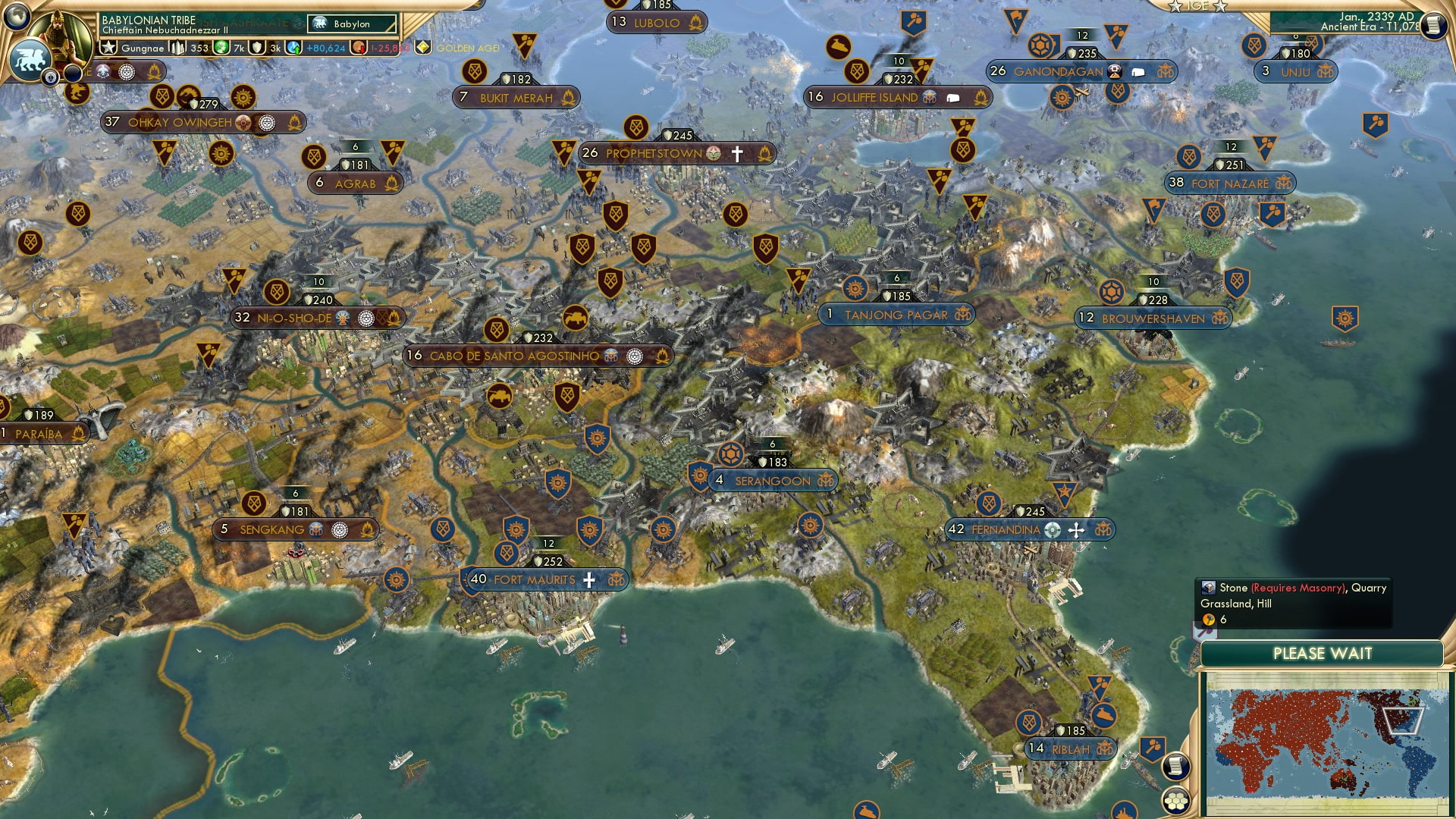Open the Fort Nazaré city banner
The width and height of the screenshot is (1456, 819).
coord(1229,184)
